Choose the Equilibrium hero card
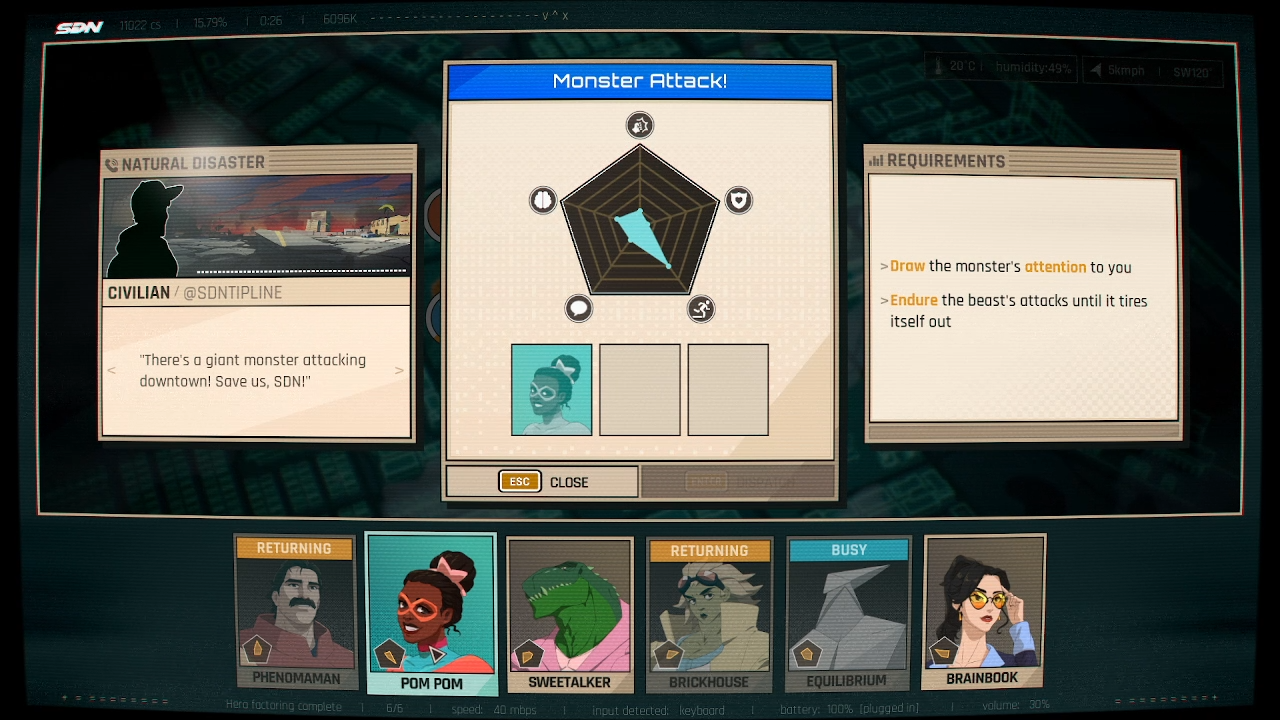This screenshot has height=720, width=1280. pyautogui.click(x=848, y=612)
